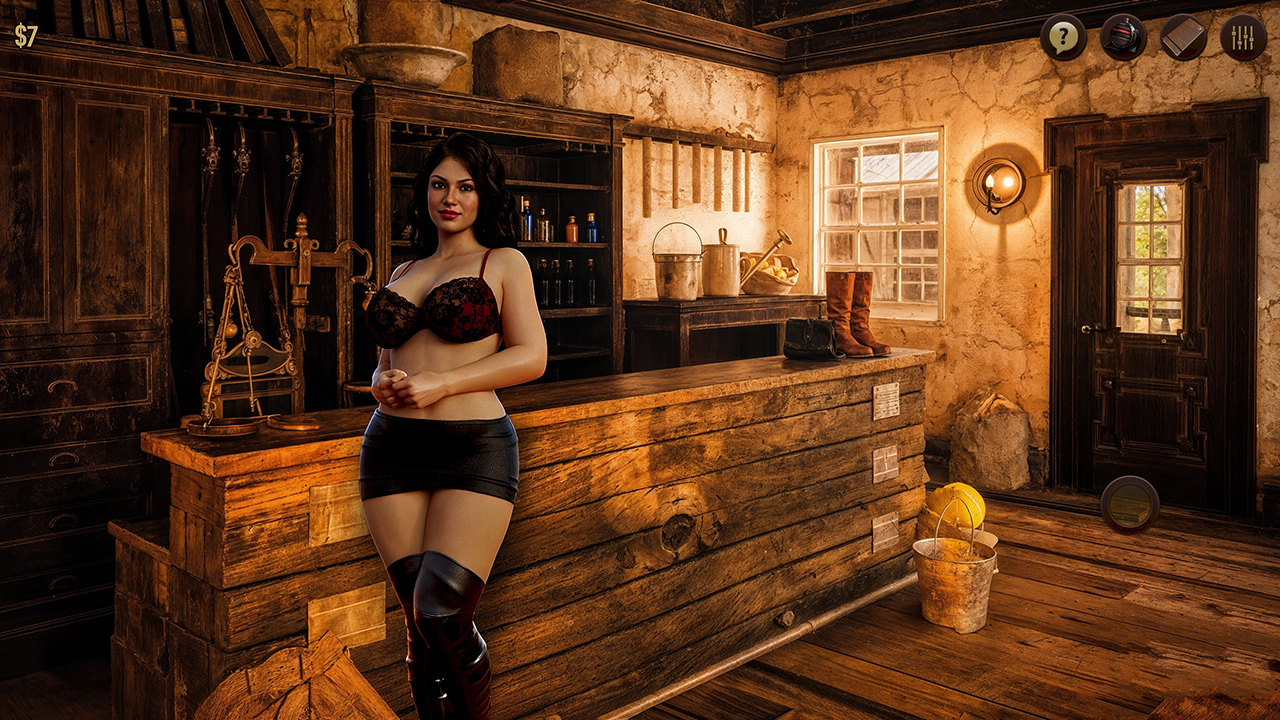
Task: Open the settings sliders icon
Action: 1243,38
